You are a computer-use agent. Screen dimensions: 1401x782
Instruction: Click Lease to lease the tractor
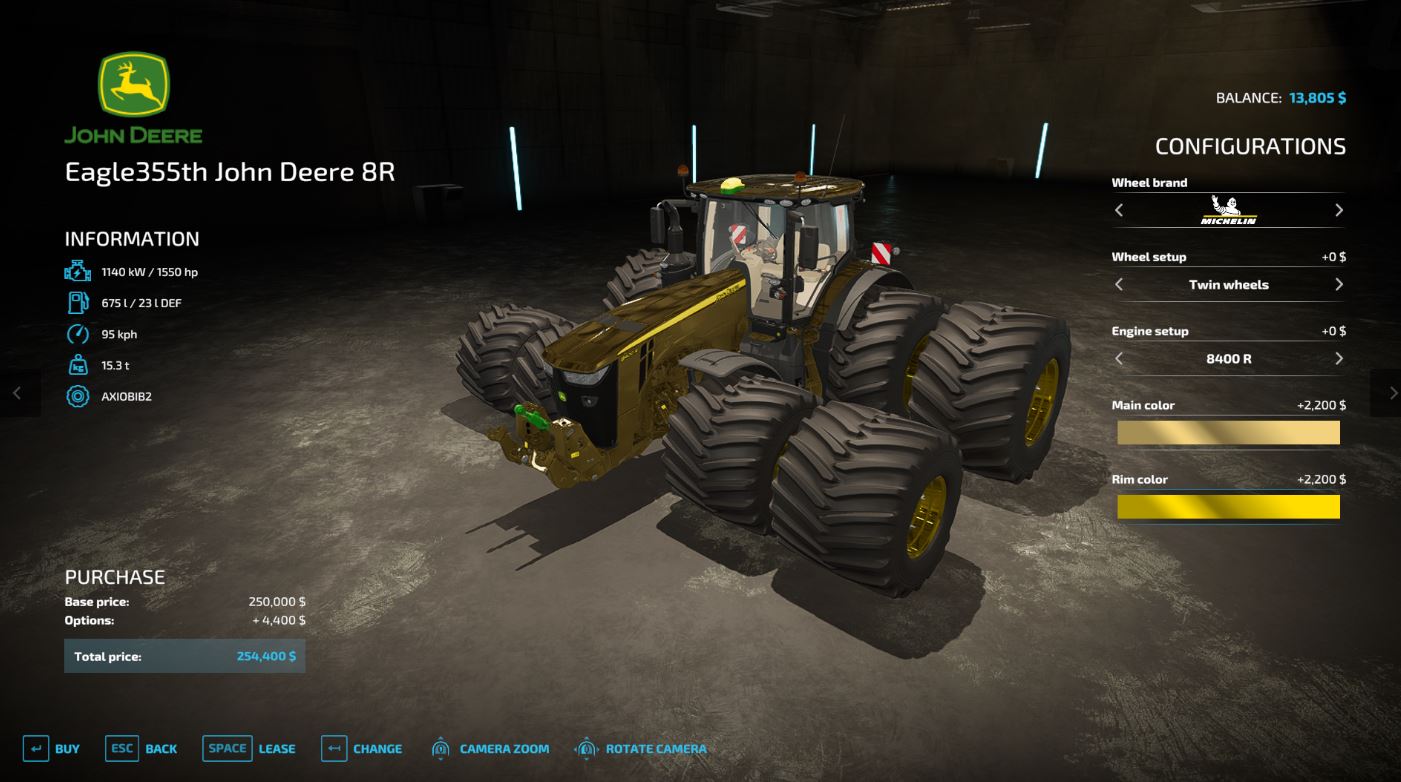[x=276, y=748]
